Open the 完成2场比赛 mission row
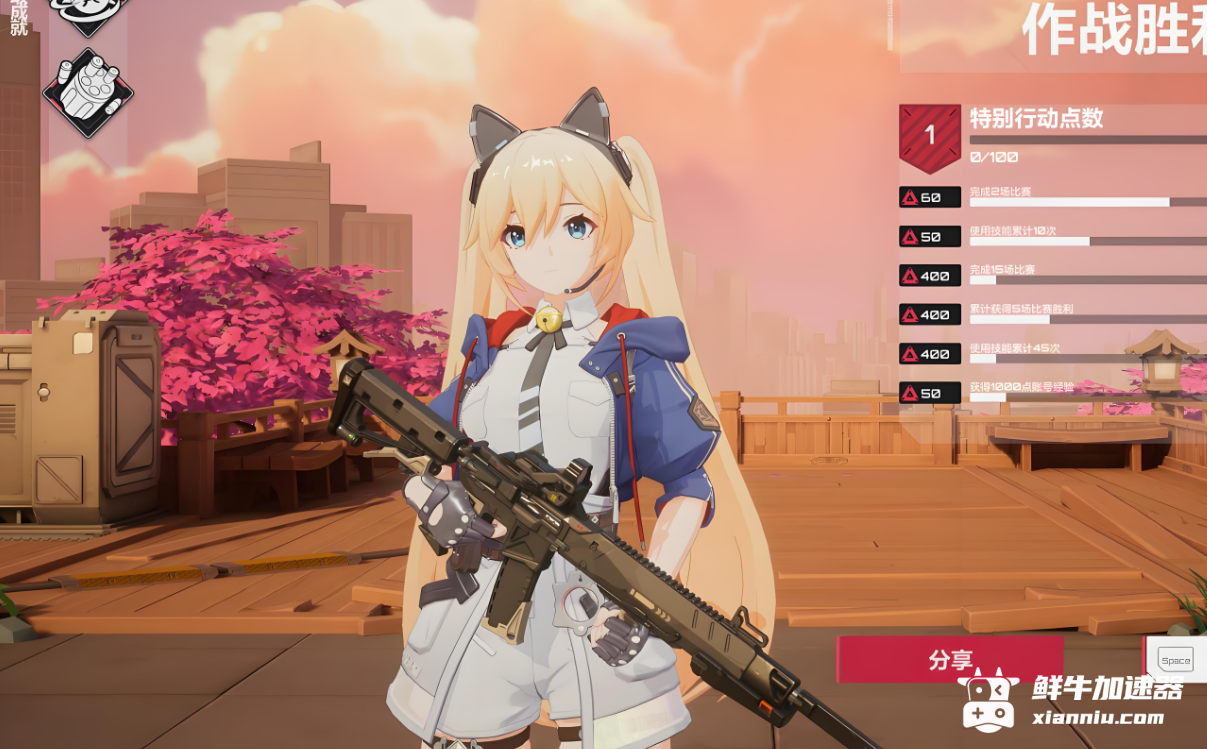 1050,197
